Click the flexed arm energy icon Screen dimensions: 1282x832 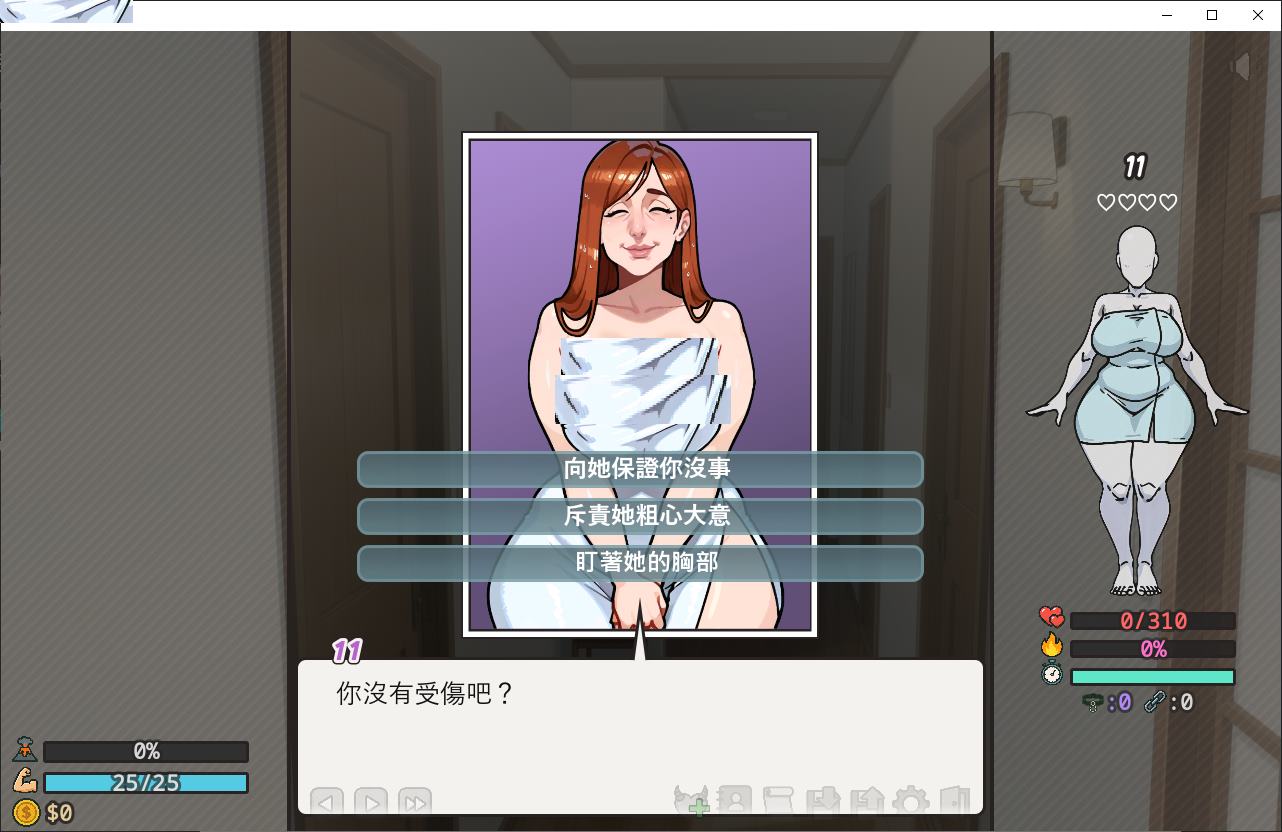coord(25,782)
